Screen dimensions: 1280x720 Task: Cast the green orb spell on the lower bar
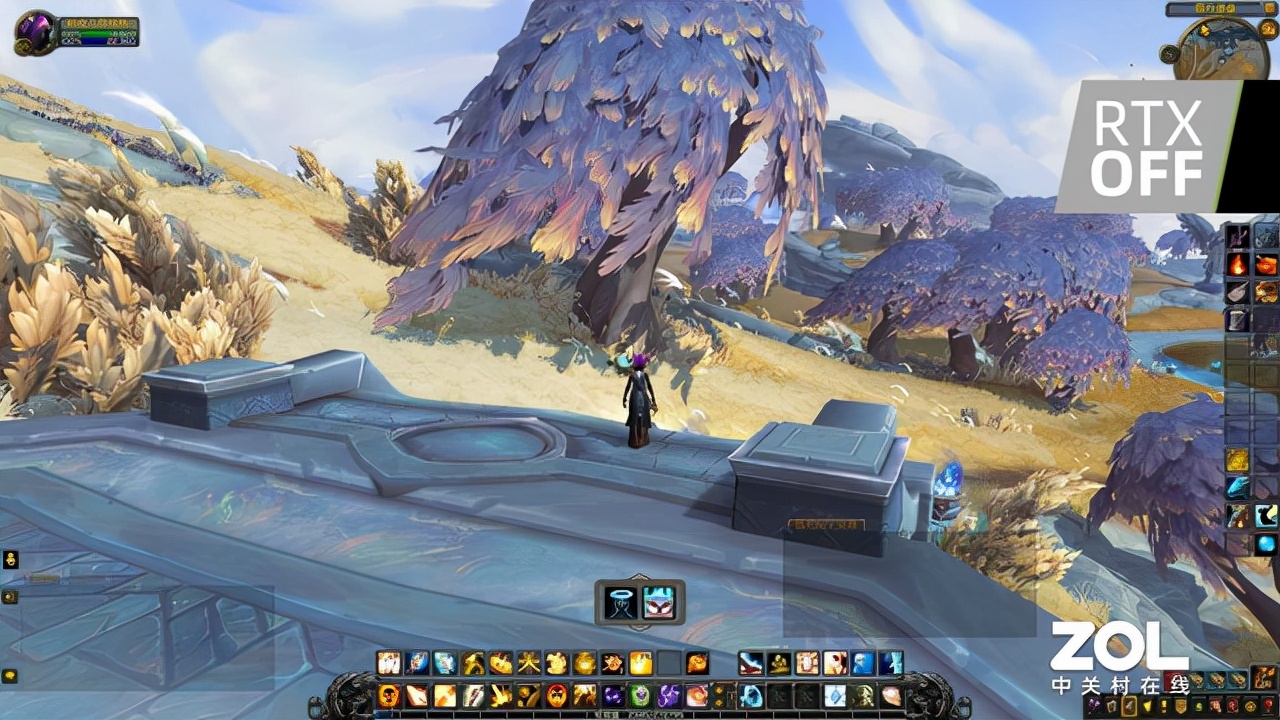pos(641,695)
